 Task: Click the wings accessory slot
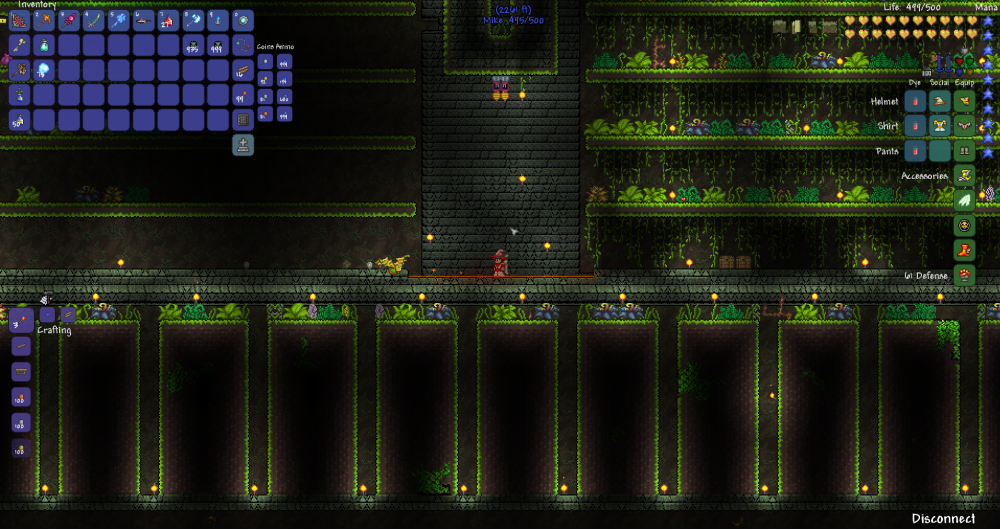click(x=964, y=200)
